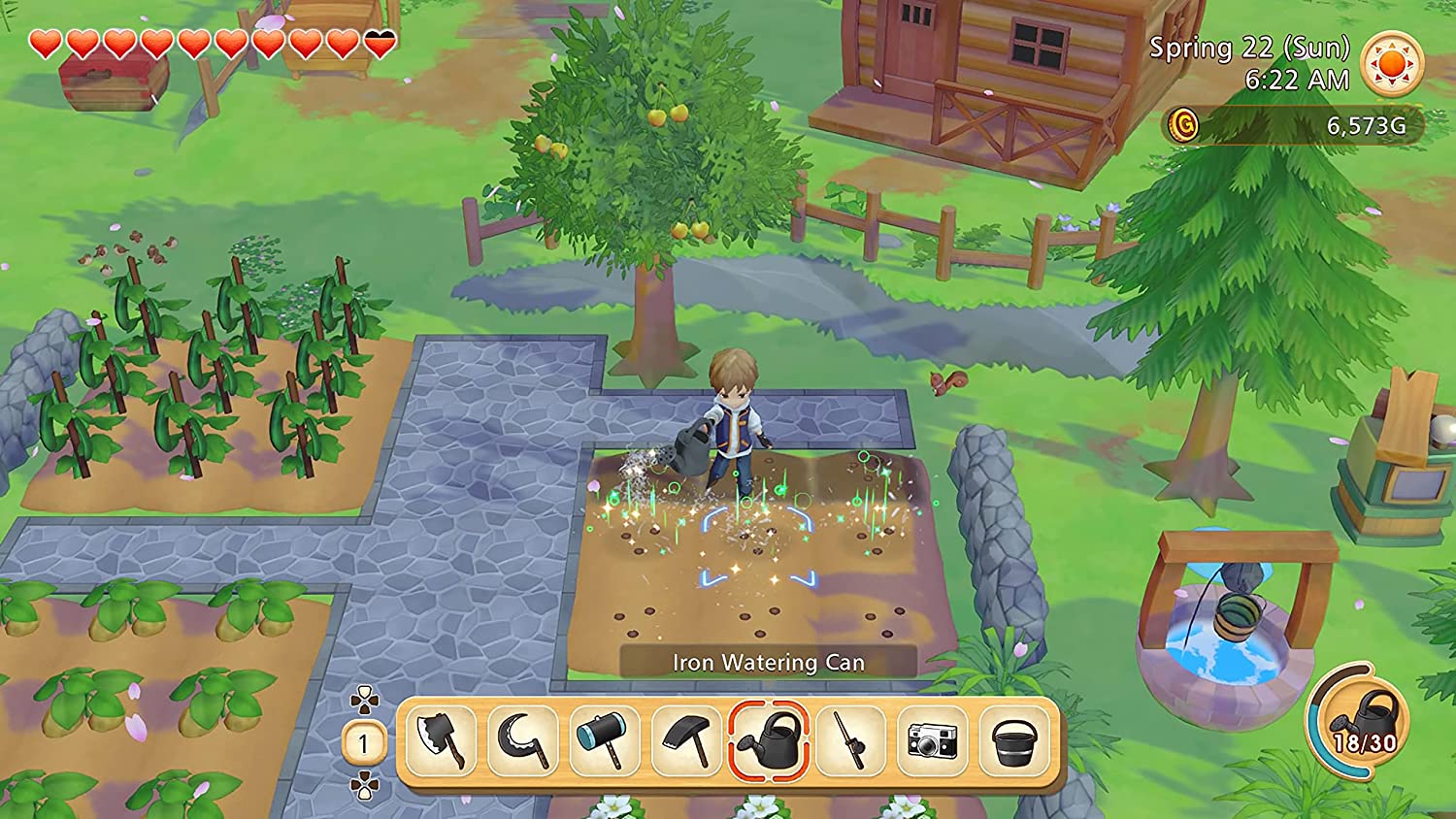This screenshot has width=1456, height=819.
Task: Toggle the full heart in health bar
Action: point(44,43)
